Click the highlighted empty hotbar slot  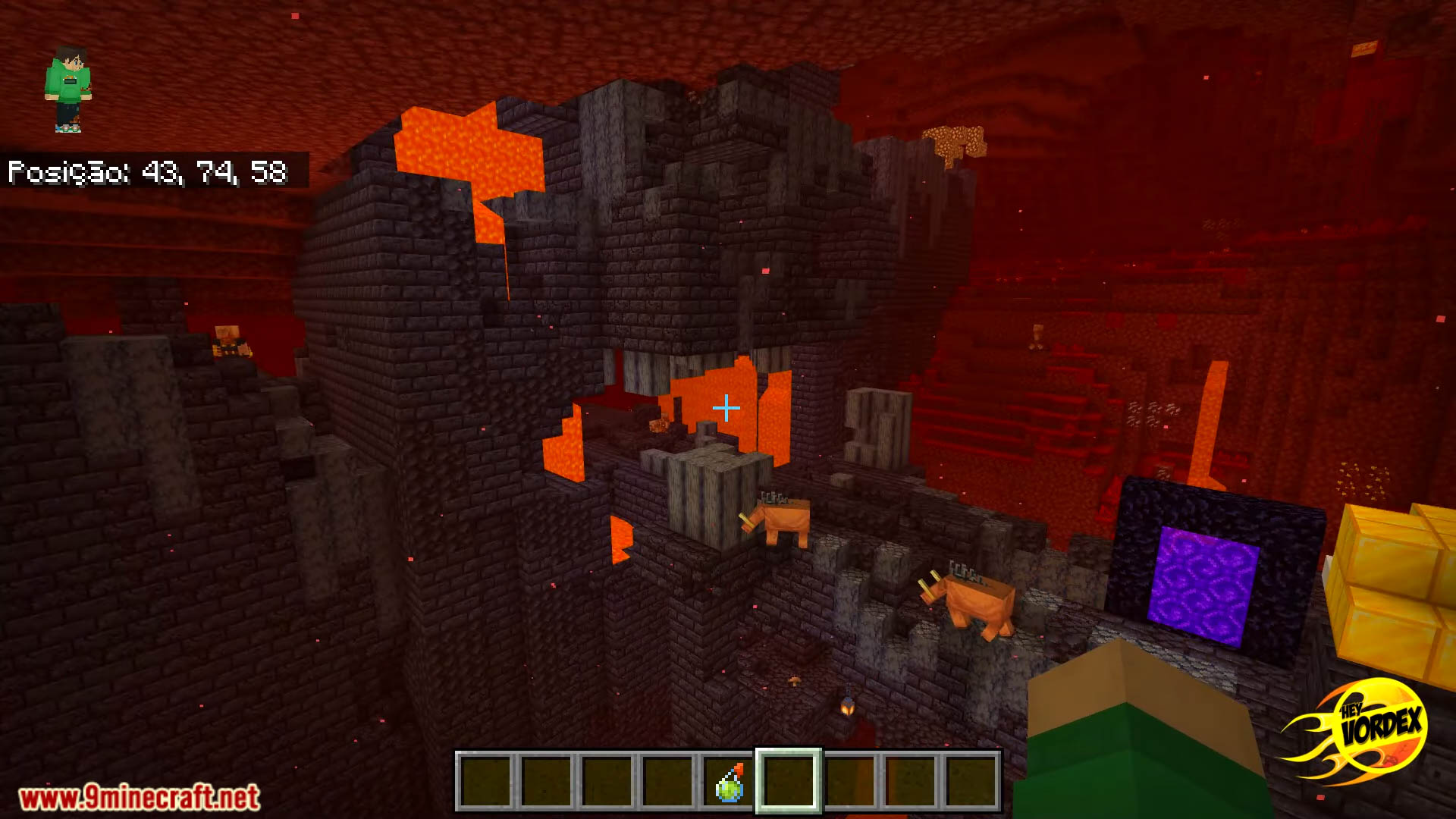pyautogui.click(x=789, y=782)
